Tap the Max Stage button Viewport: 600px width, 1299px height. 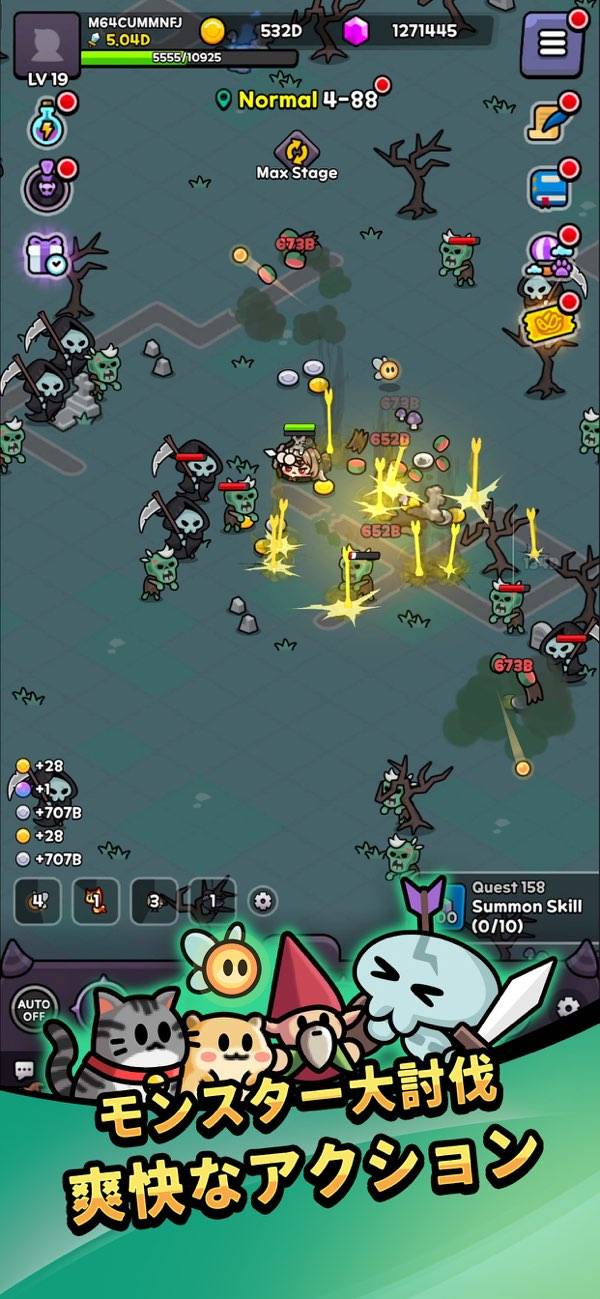tap(297, 157)
